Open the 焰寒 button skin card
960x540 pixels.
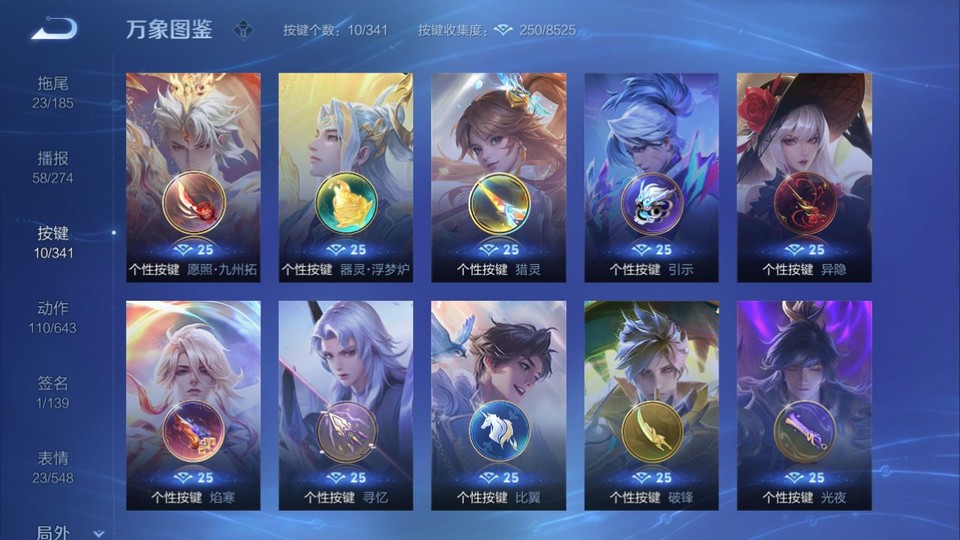[193, 405]
